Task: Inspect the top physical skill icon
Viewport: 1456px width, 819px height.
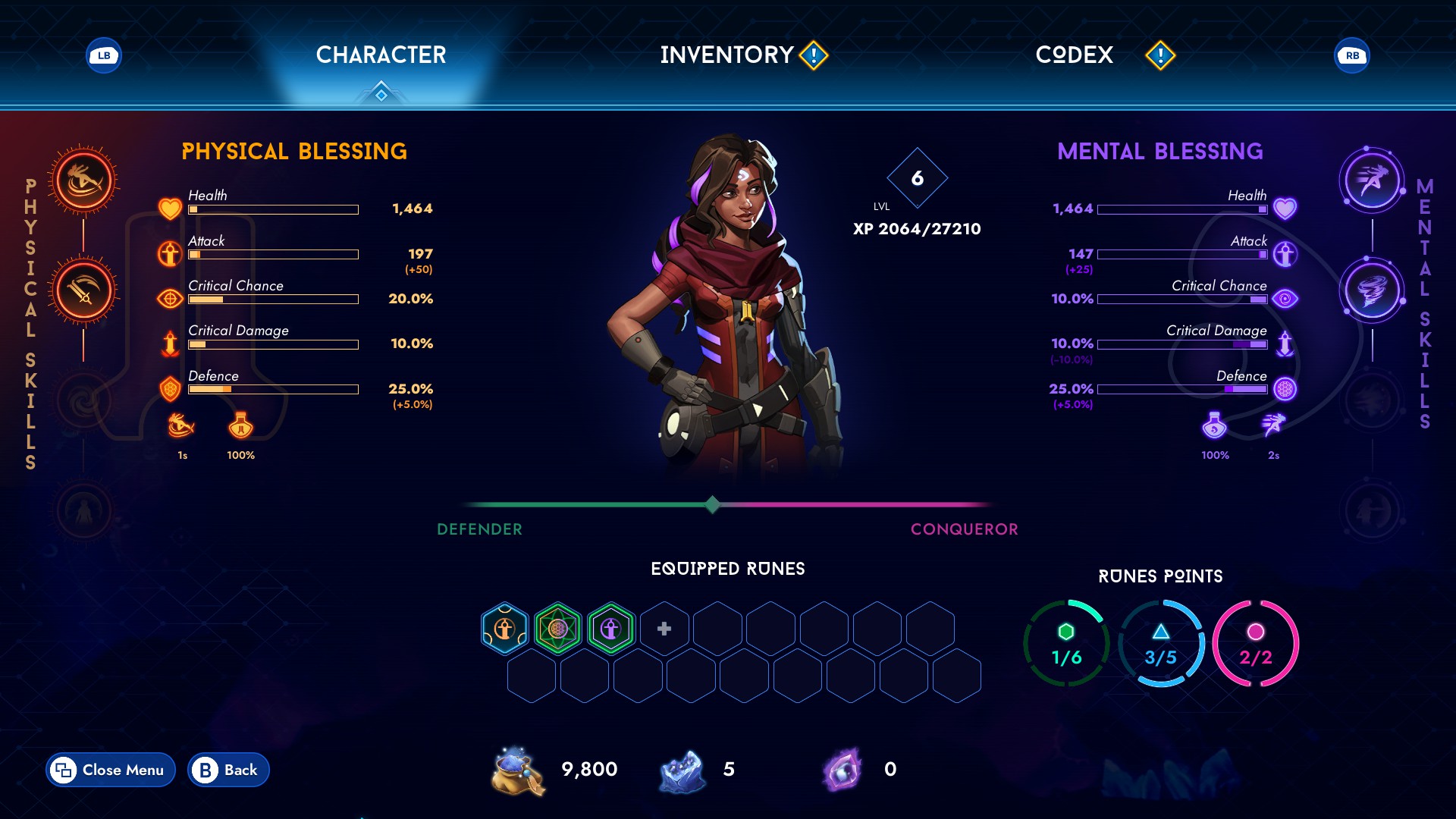Action: click(83, 180)
